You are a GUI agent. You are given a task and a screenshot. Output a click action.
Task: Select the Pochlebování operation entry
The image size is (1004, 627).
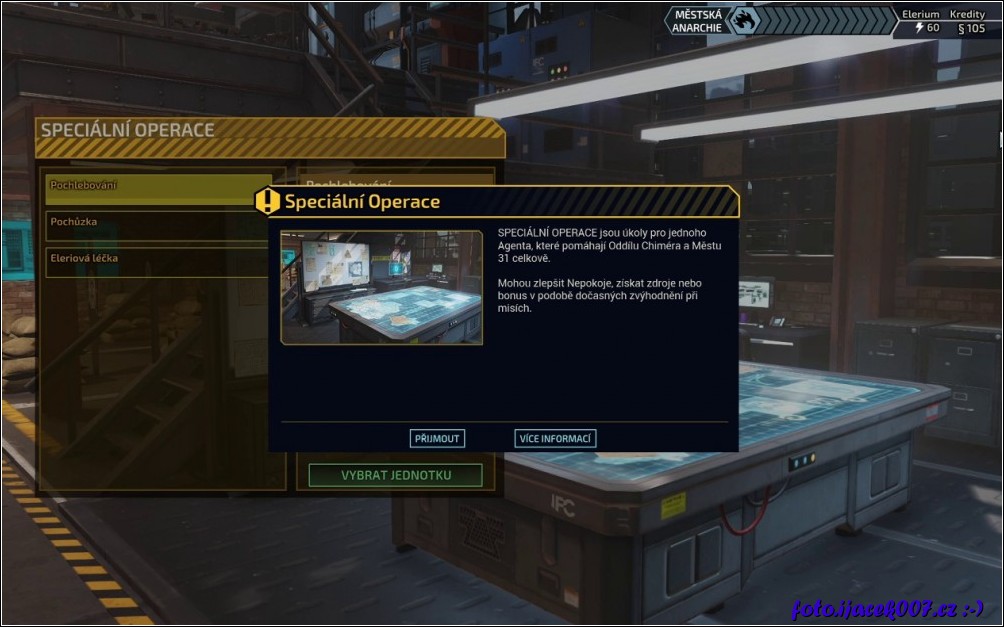click(x=150, y=186)
